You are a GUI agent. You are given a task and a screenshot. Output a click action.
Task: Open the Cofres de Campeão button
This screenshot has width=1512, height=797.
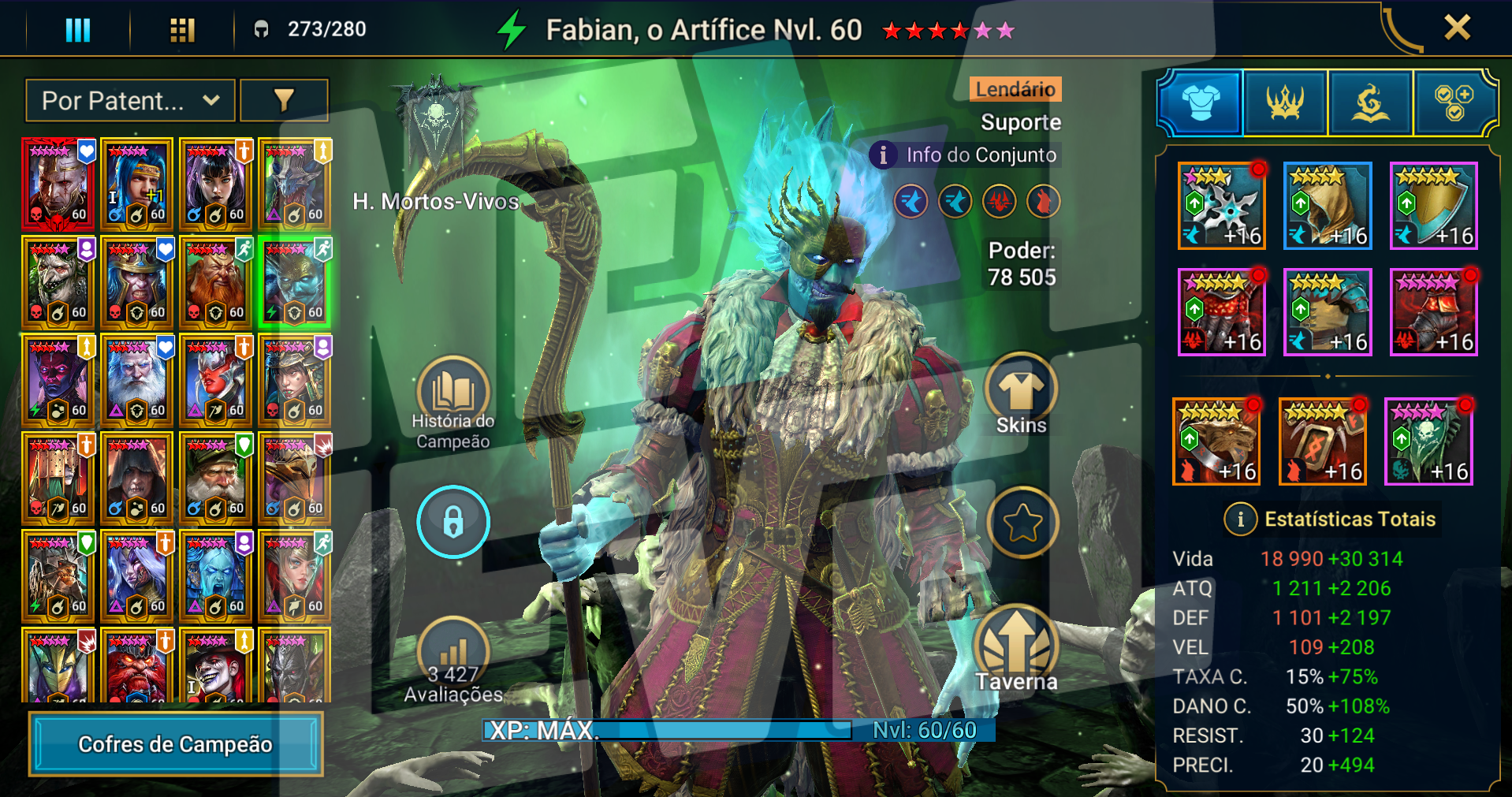pyautogui.click(x=176, y=743)
